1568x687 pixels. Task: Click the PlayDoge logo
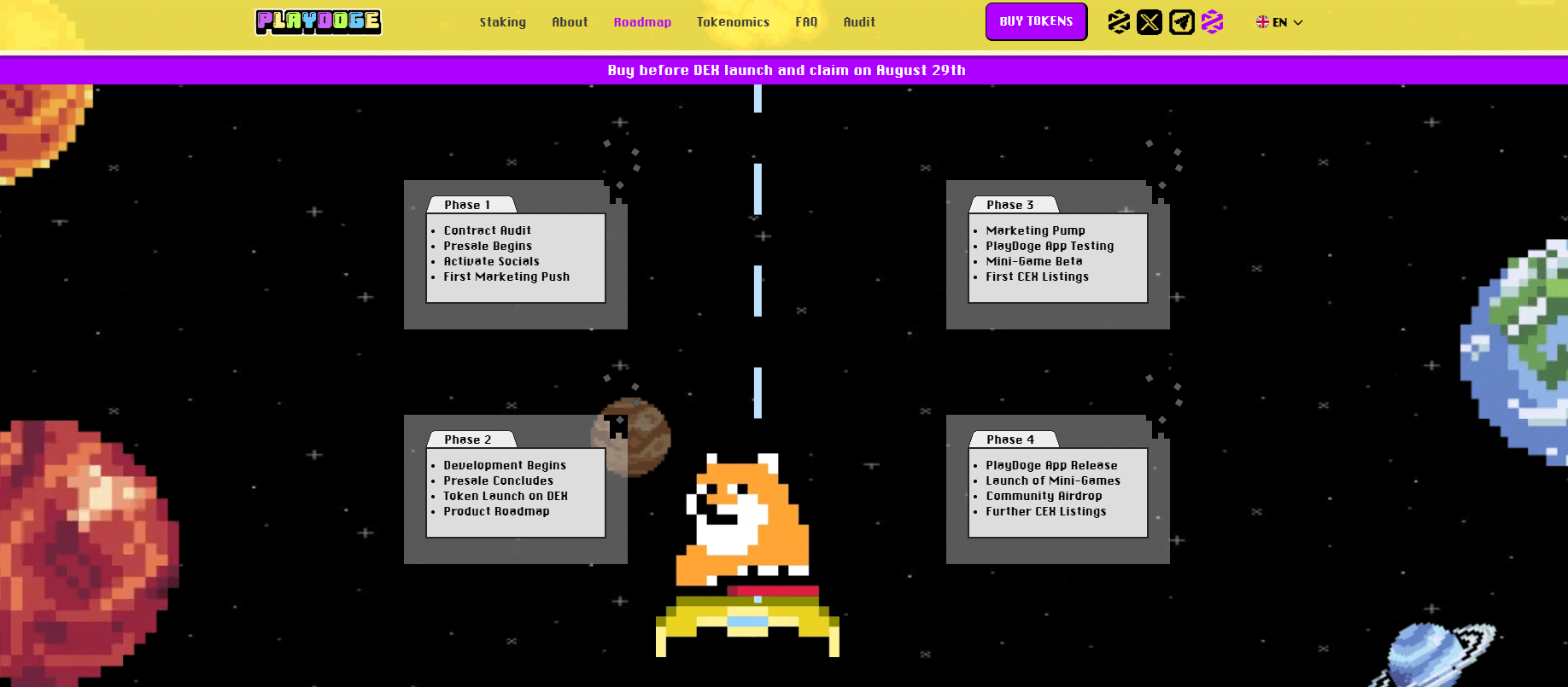318,22
